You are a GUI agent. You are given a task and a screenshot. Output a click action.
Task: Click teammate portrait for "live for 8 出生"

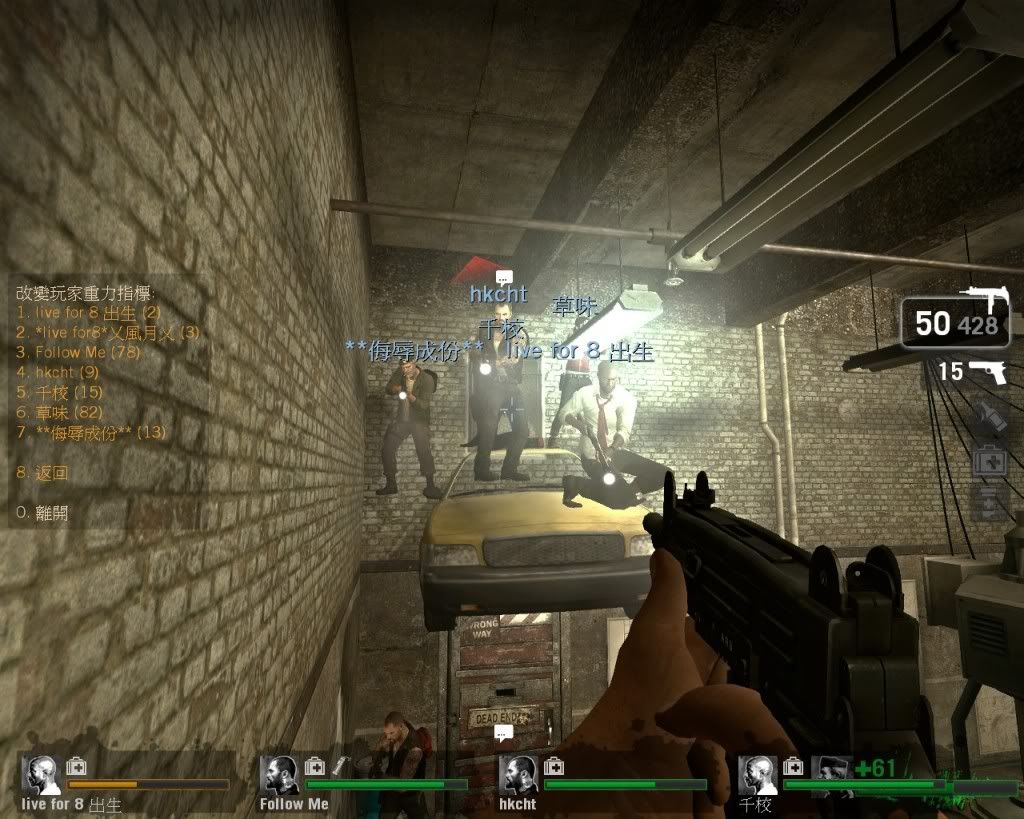point(41,774)
